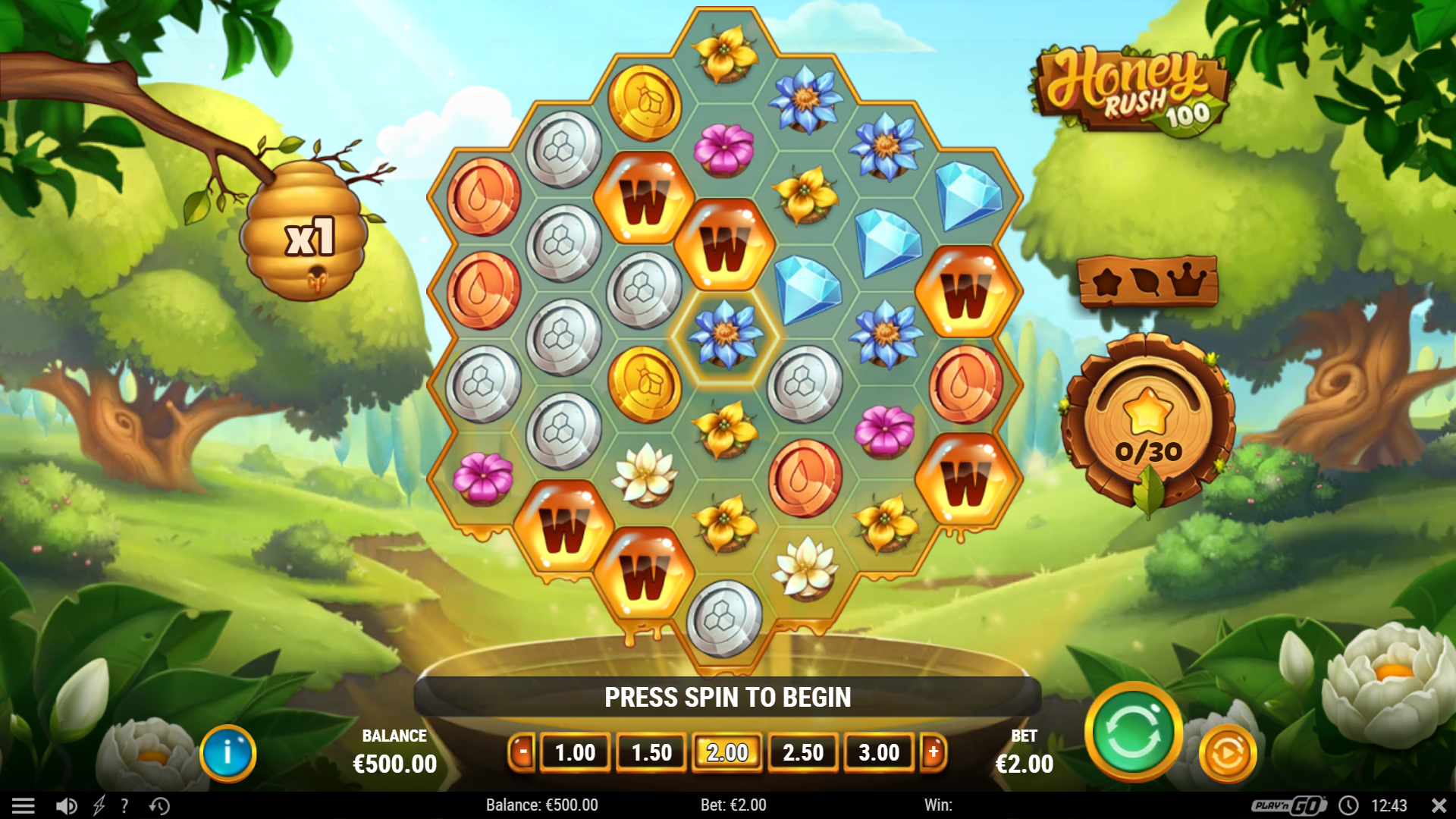Image resolution: width=1456 pixels, height=819 pixels.
Task: Mute the game sound
Action: (67, 805)
